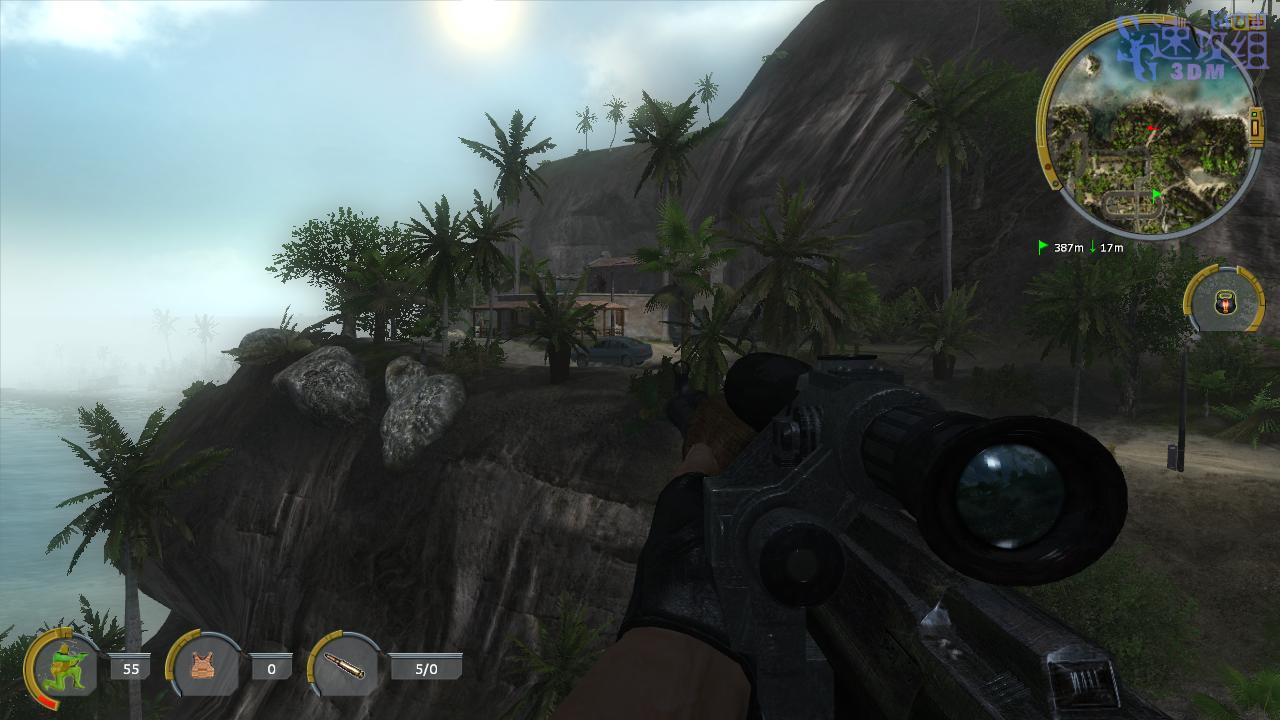The width and height of the screenshot is (1280, 720).
Task: Select the rifle bullet ammo icon
Action: (x=345, y=666)
